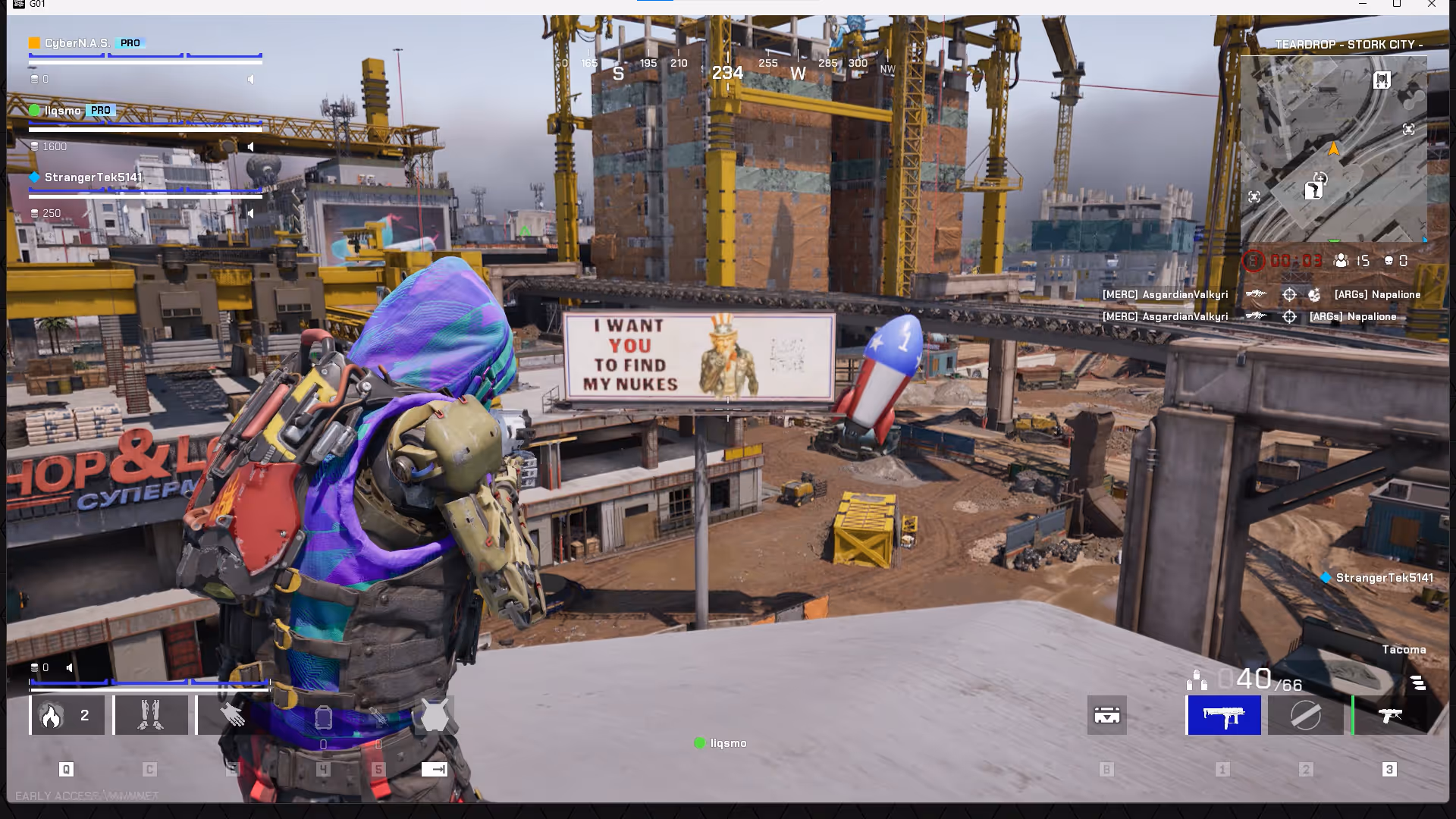Image resolution: width=1456 pixels, height=819 pixels.
Task: Select teammate llqsmo in squad list
Action: click(62, 111)
